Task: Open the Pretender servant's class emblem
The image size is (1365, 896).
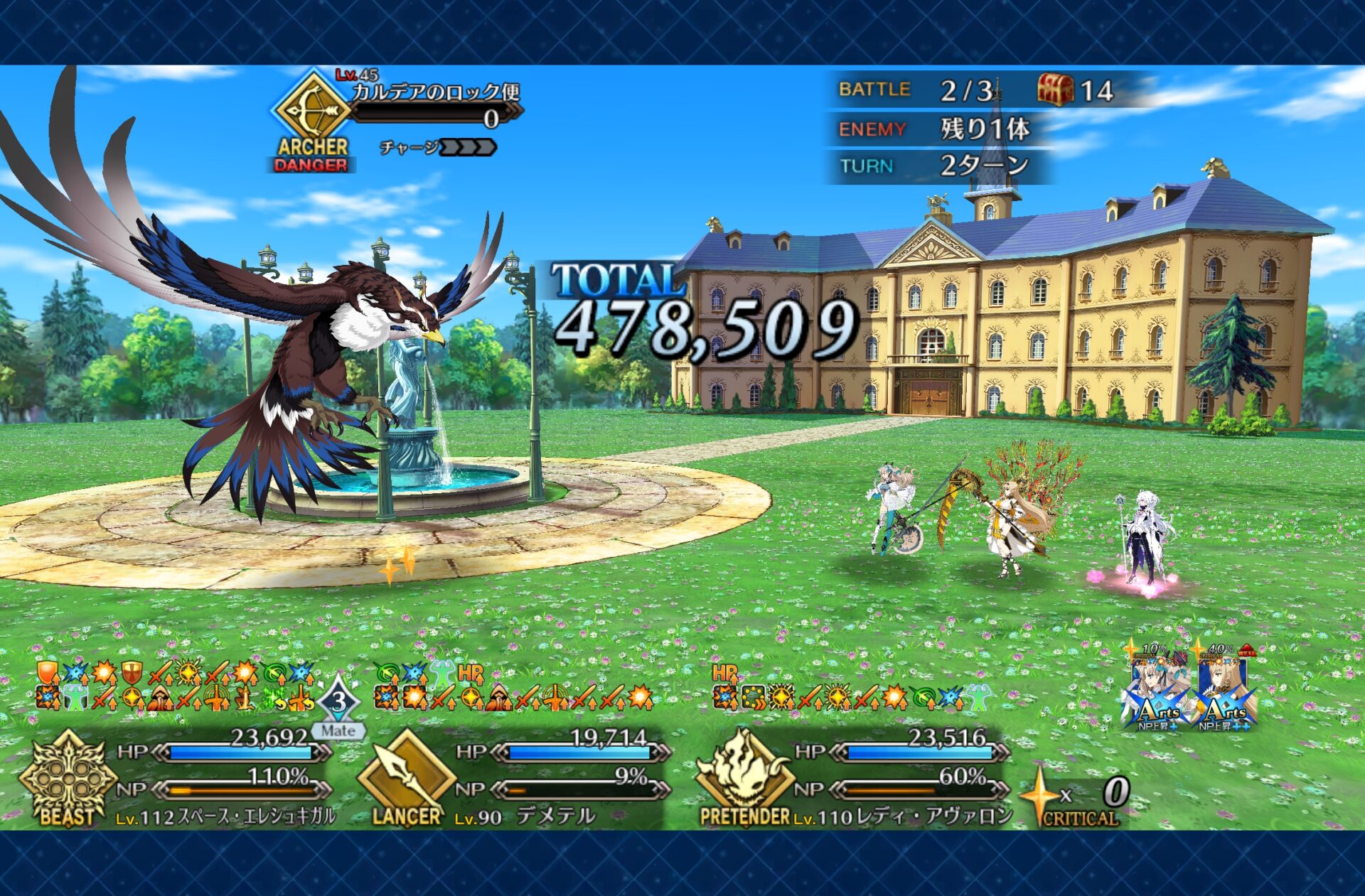Action: tap(744, 778)
